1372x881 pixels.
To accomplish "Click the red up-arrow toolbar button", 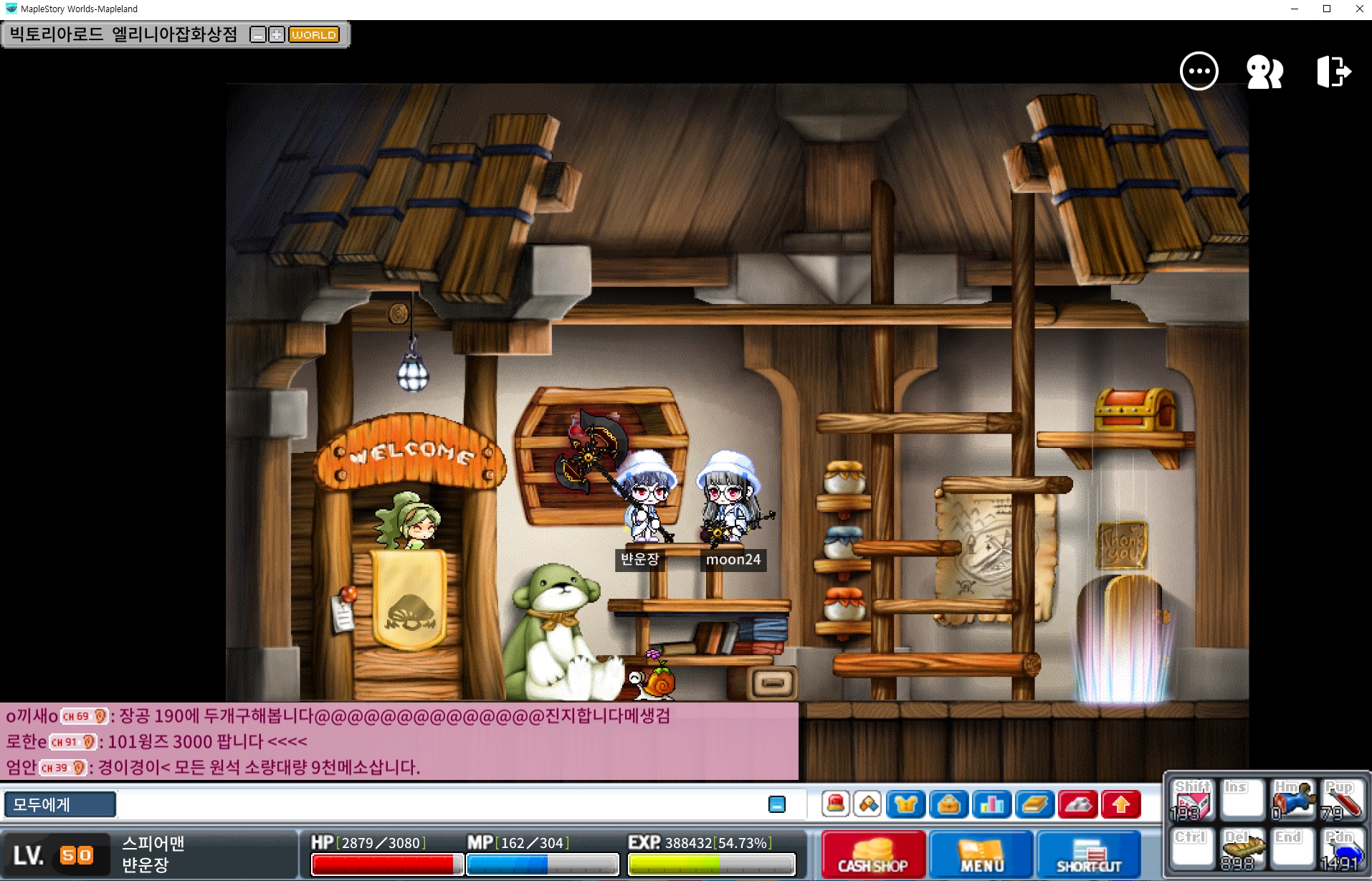I will (x=1120, y=804).
